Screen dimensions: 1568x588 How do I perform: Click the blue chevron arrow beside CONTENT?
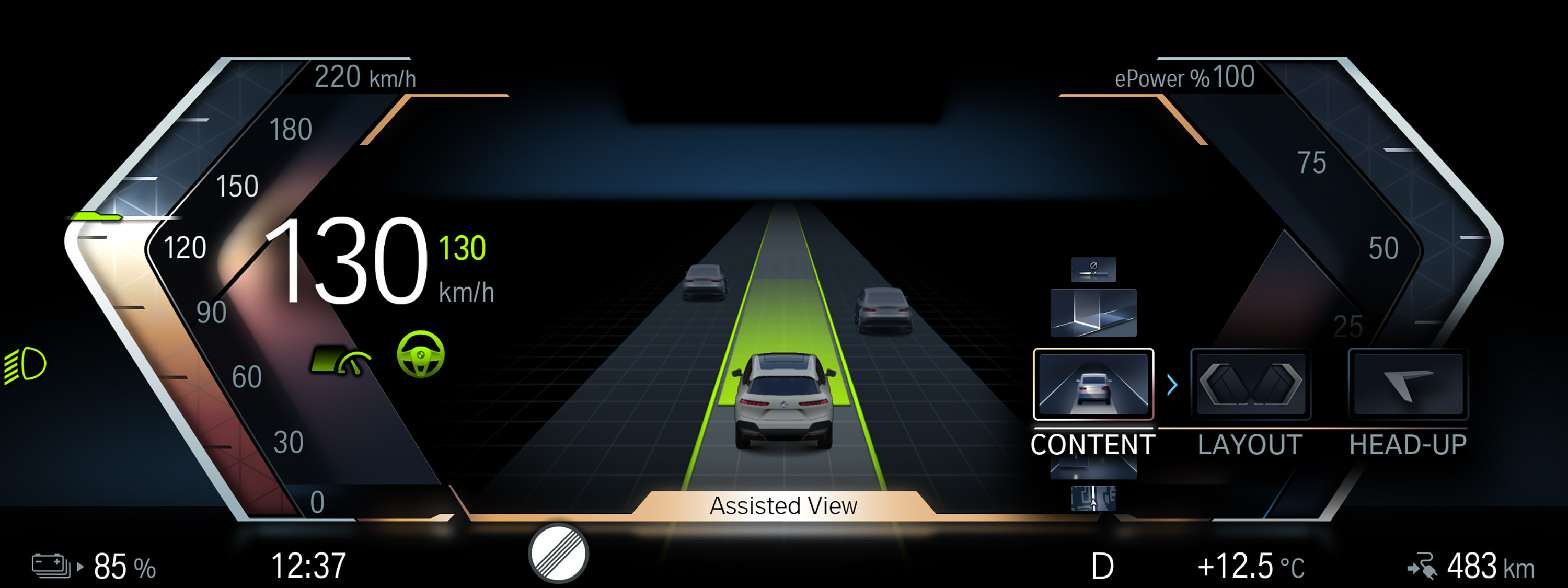1172,385
